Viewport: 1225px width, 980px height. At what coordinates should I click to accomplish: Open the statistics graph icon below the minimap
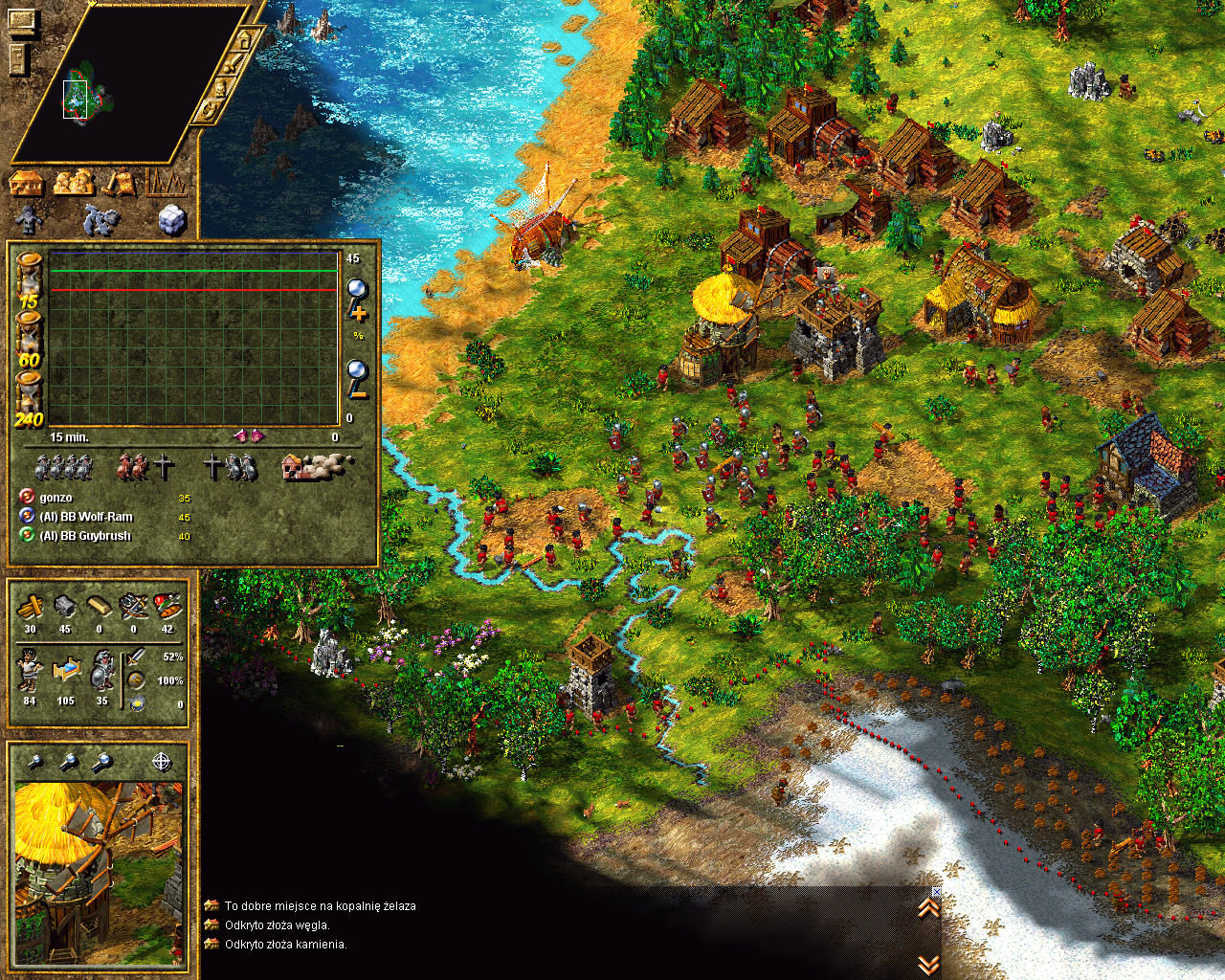click(x=165, y=182)
